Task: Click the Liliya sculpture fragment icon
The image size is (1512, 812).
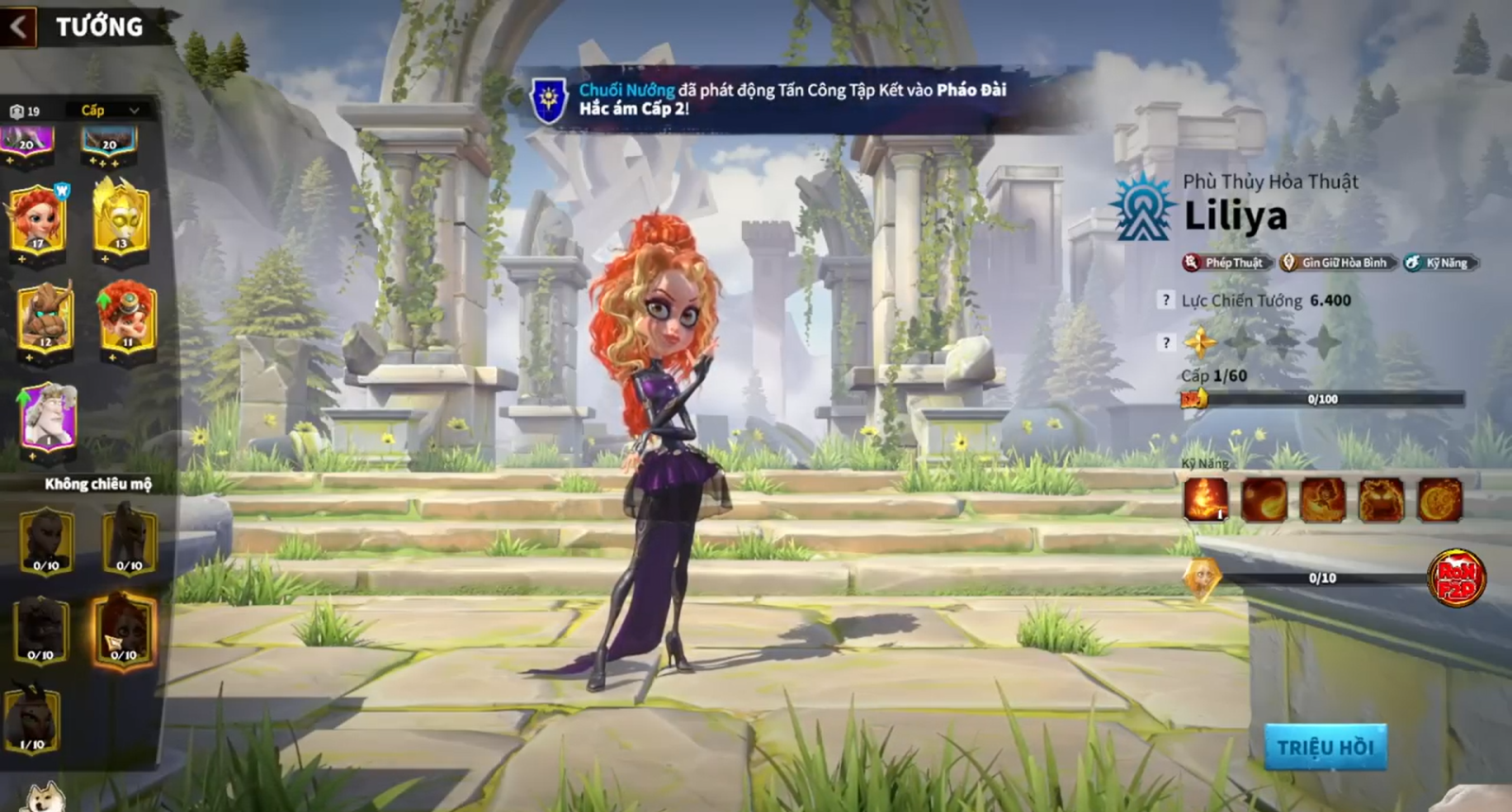Action: tap(1202, 579)
